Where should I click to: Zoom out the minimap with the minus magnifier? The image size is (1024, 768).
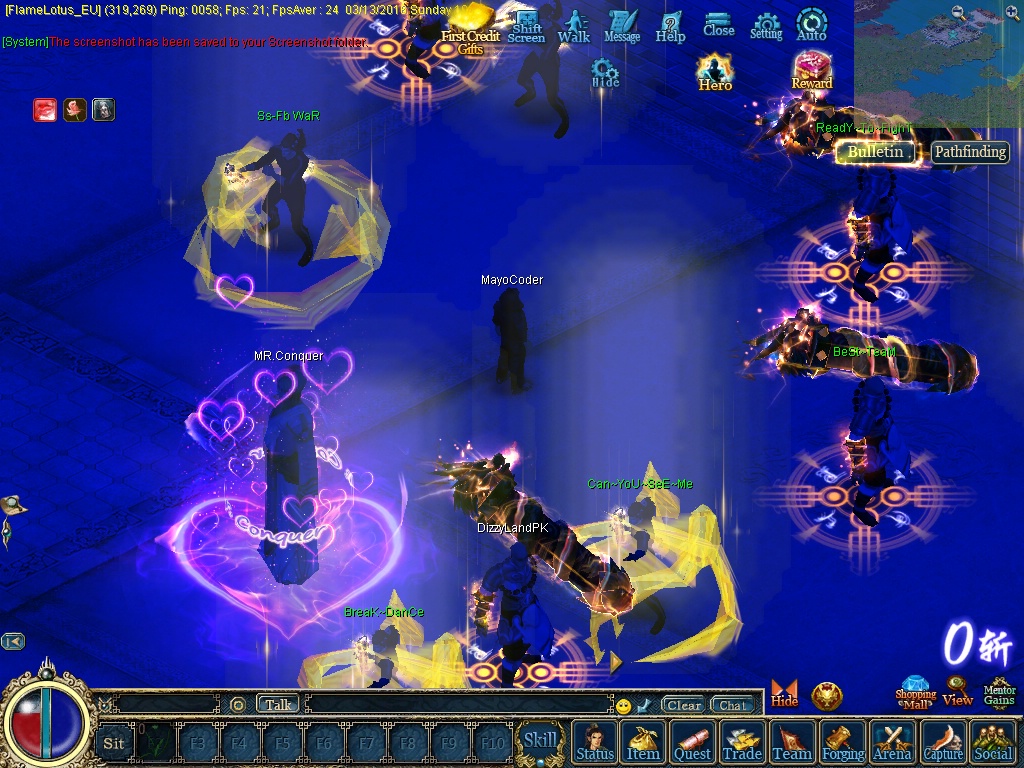[x=958, y=12]
